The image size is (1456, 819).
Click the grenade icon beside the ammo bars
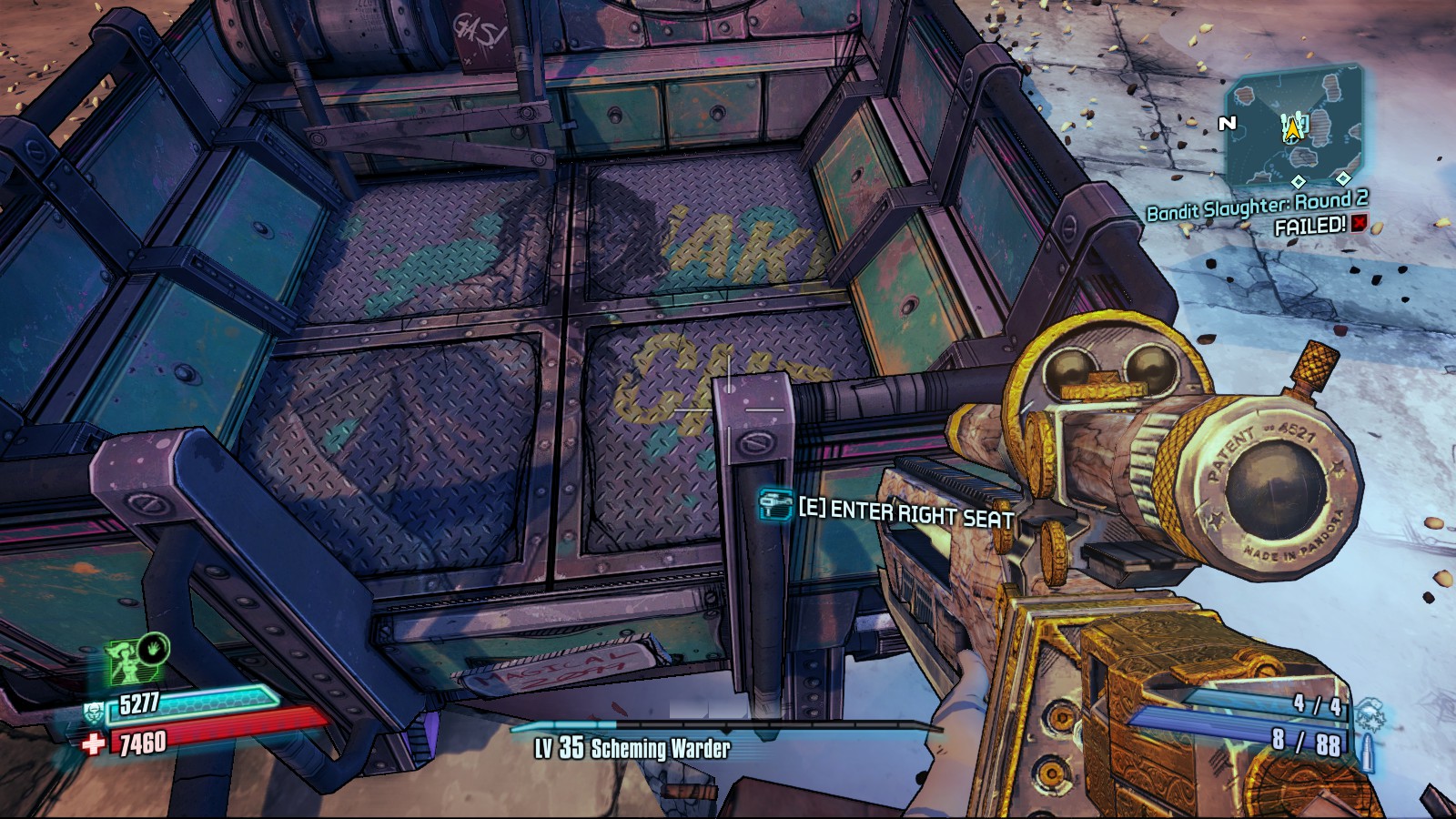point(1368,713)
